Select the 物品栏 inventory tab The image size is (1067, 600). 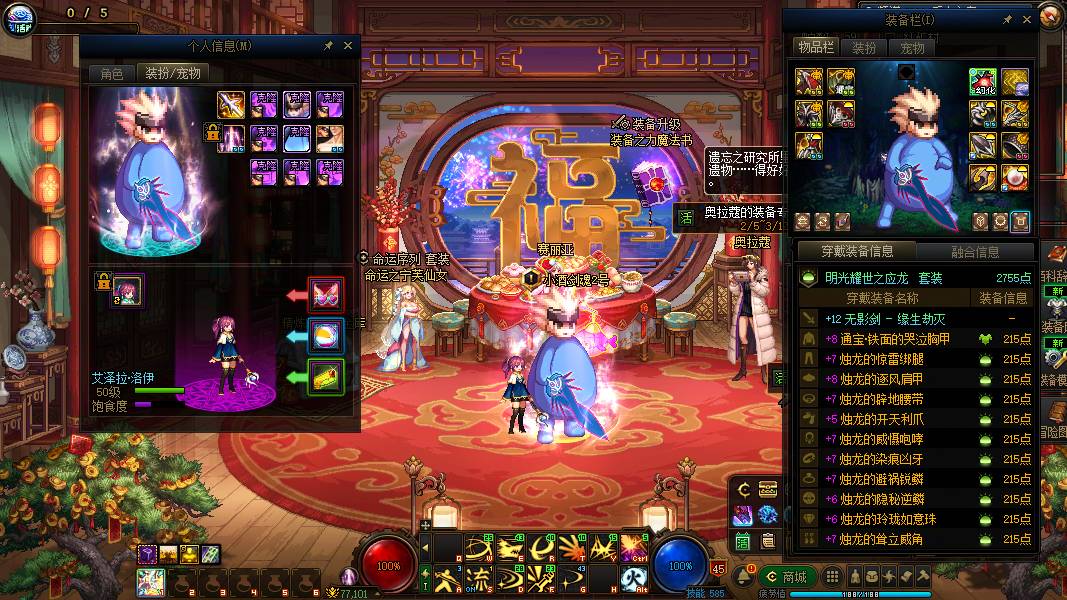tap(815, 47)
